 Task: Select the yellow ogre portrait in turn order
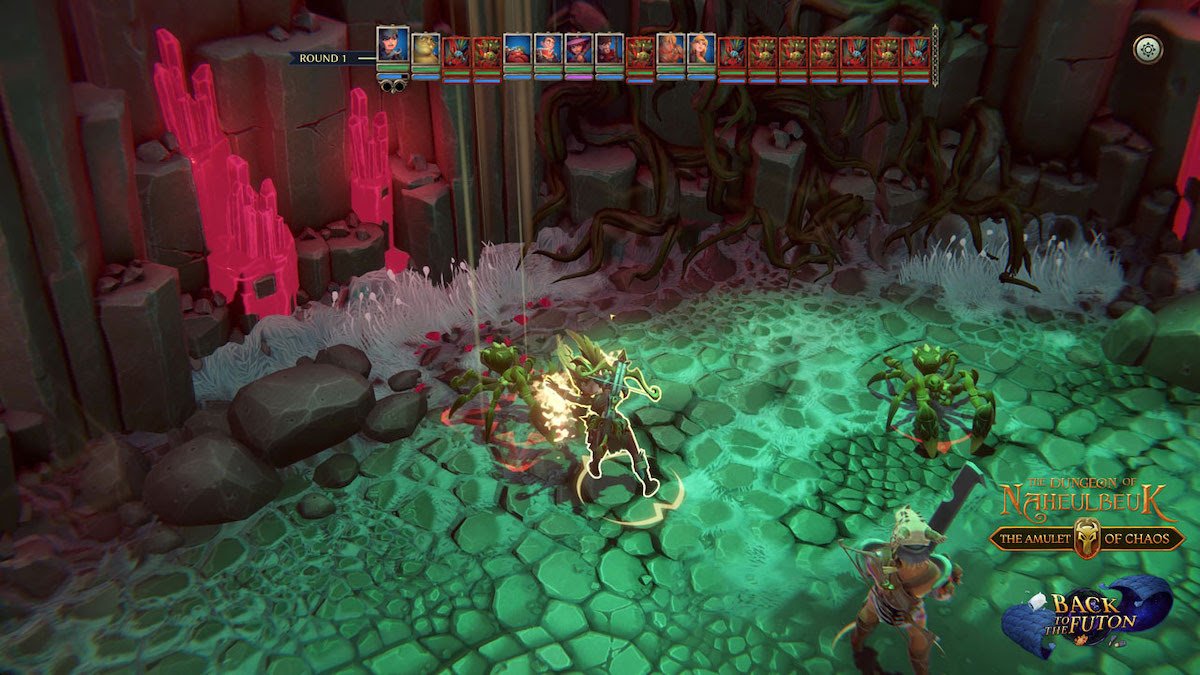click(425, 50)
